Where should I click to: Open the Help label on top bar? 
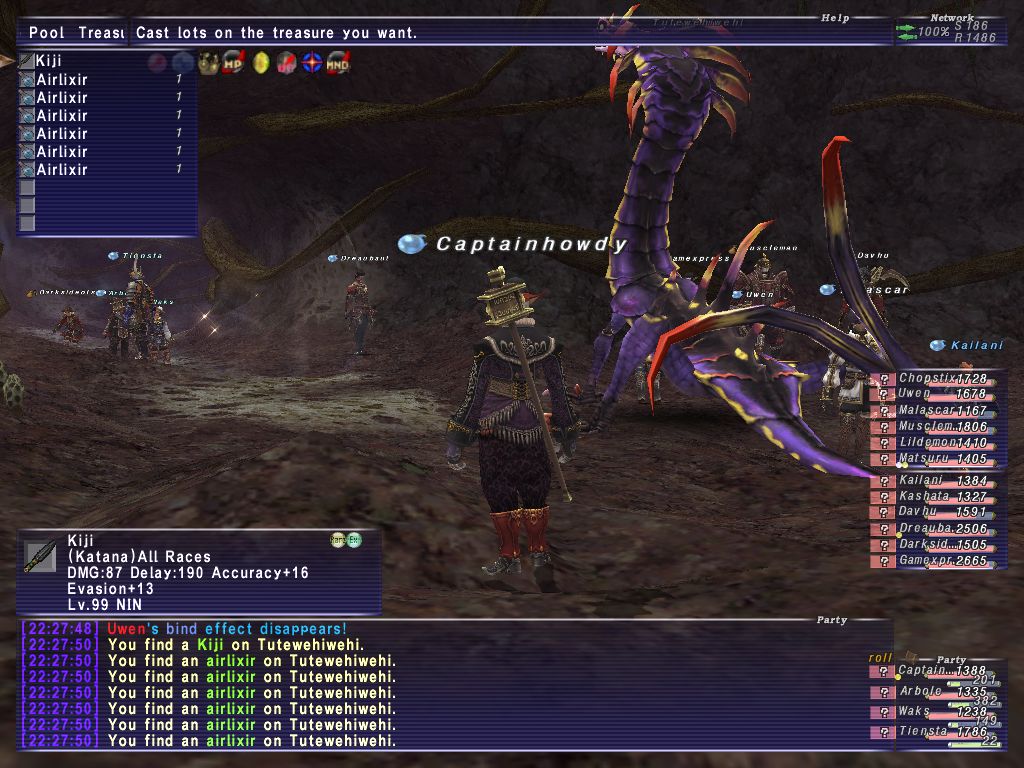tap(834, 17)
